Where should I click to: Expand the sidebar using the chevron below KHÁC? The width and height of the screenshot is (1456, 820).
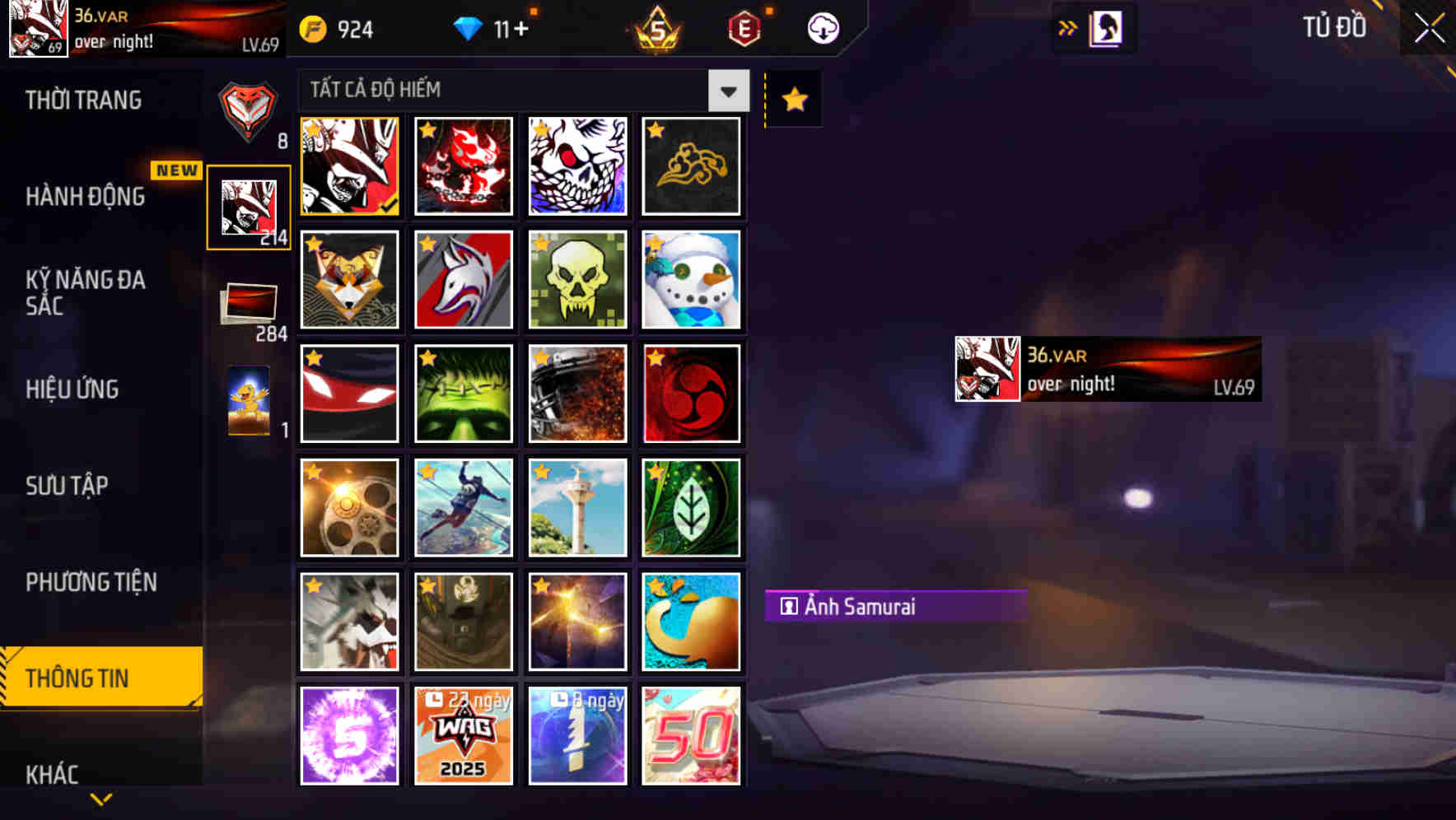click(x=100, y=798)
